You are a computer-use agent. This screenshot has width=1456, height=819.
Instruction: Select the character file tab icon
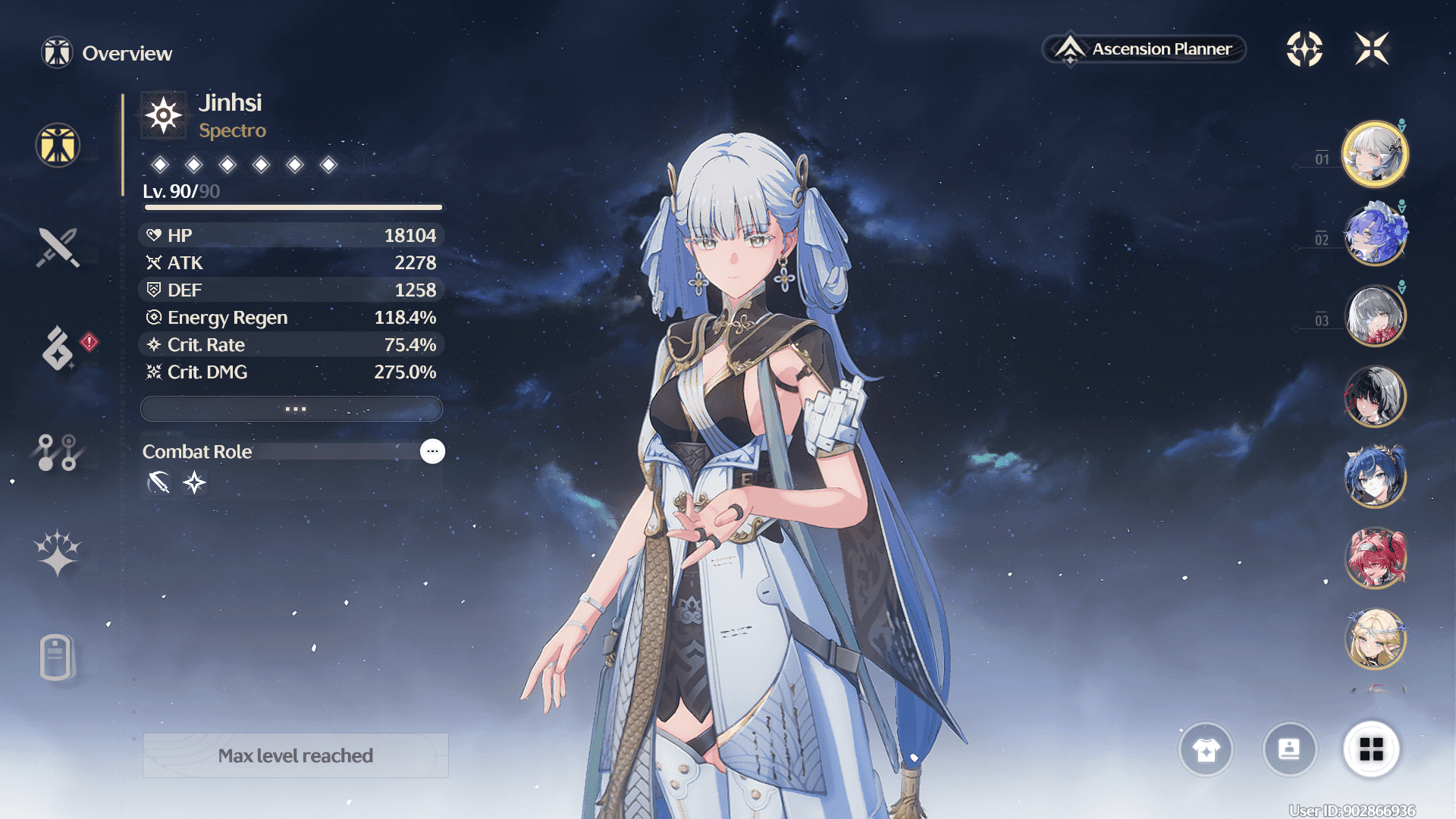click(x=56, y=657)
